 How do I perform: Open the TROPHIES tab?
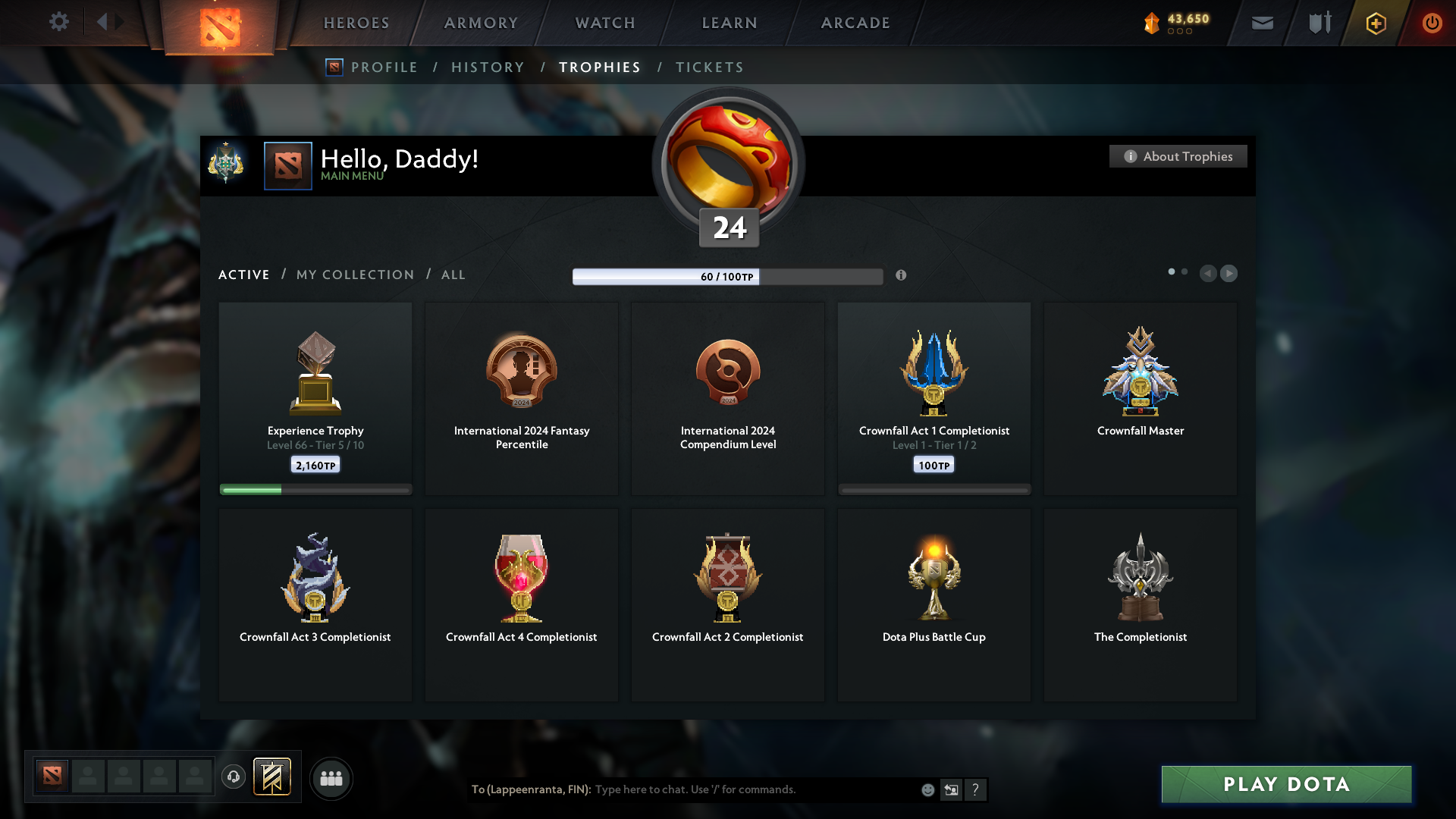point(599,67)
